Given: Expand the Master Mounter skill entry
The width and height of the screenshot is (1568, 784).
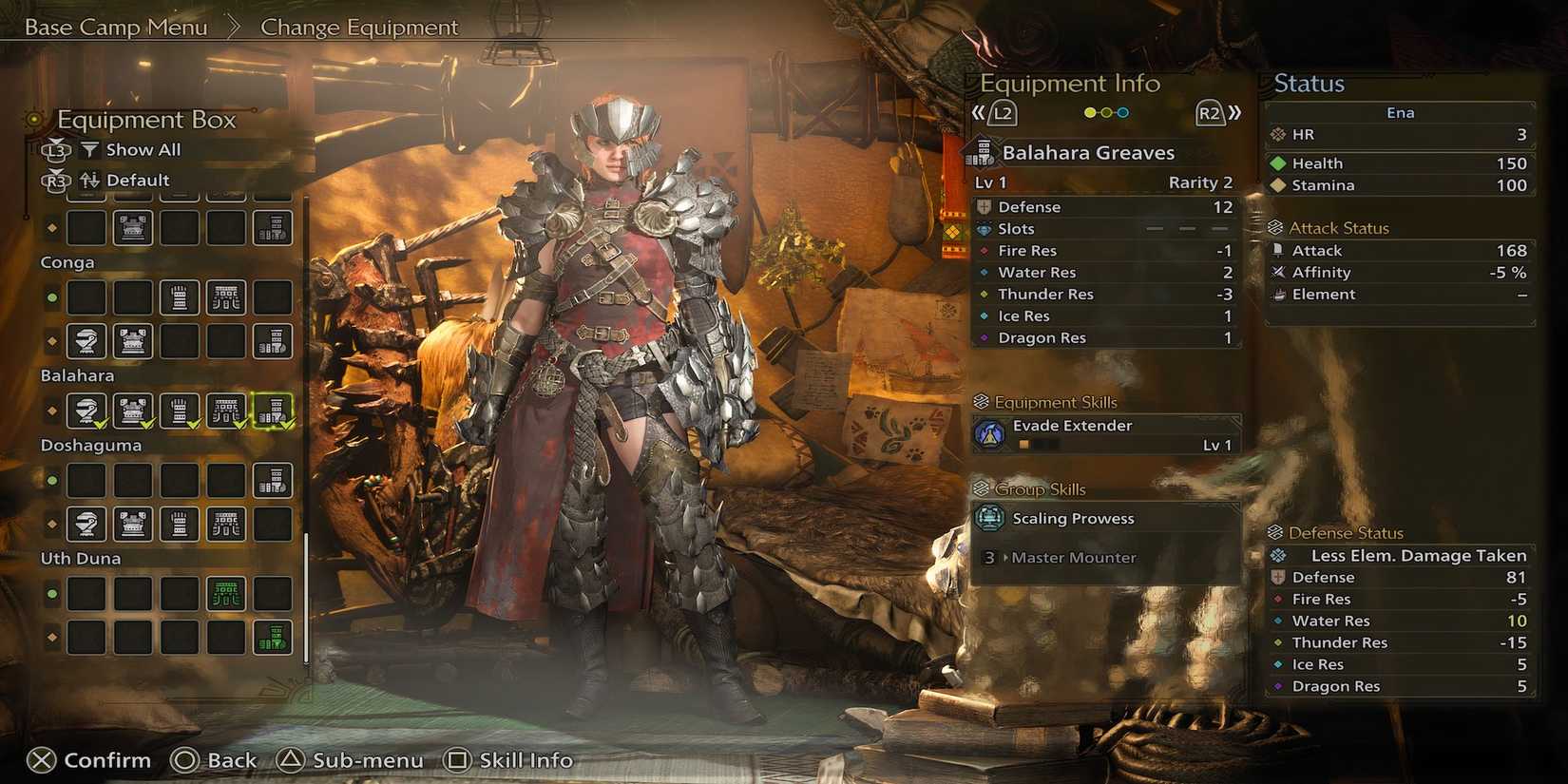Looking at the screenshot, I should [1072, 558].
